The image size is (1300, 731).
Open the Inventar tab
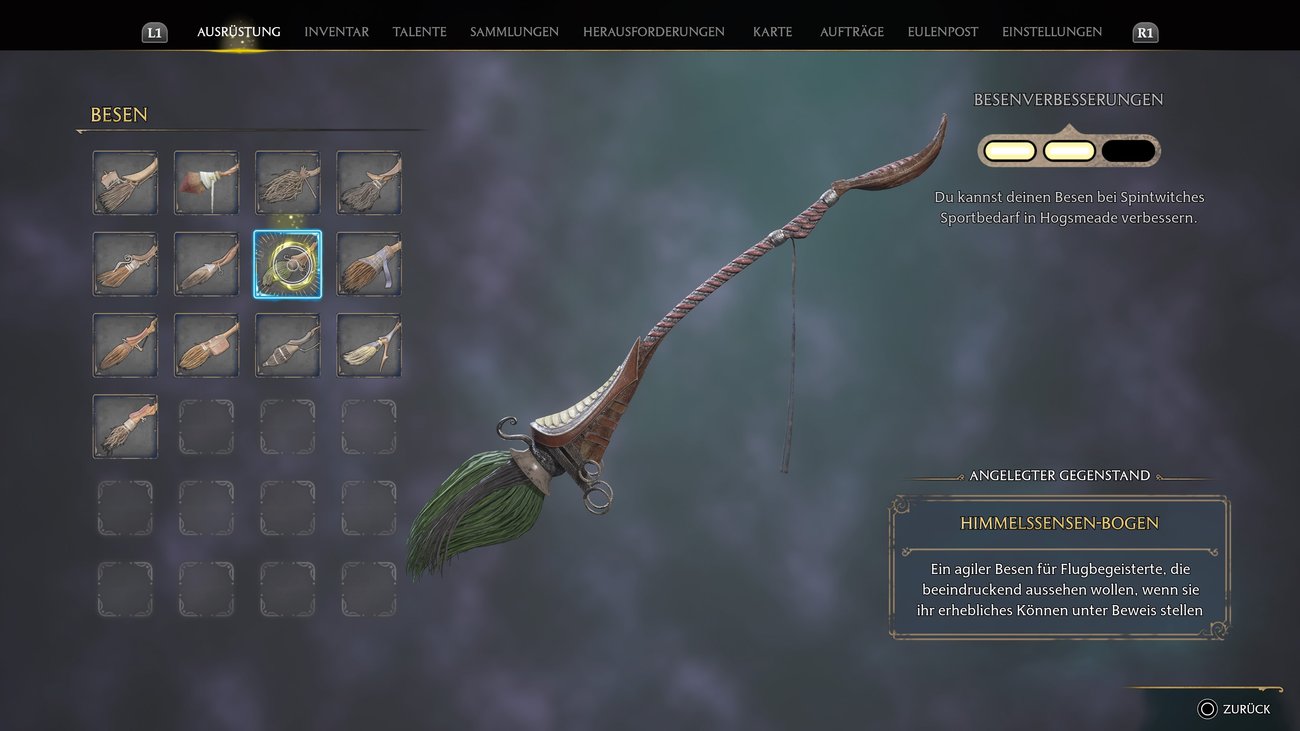point(336,32)
